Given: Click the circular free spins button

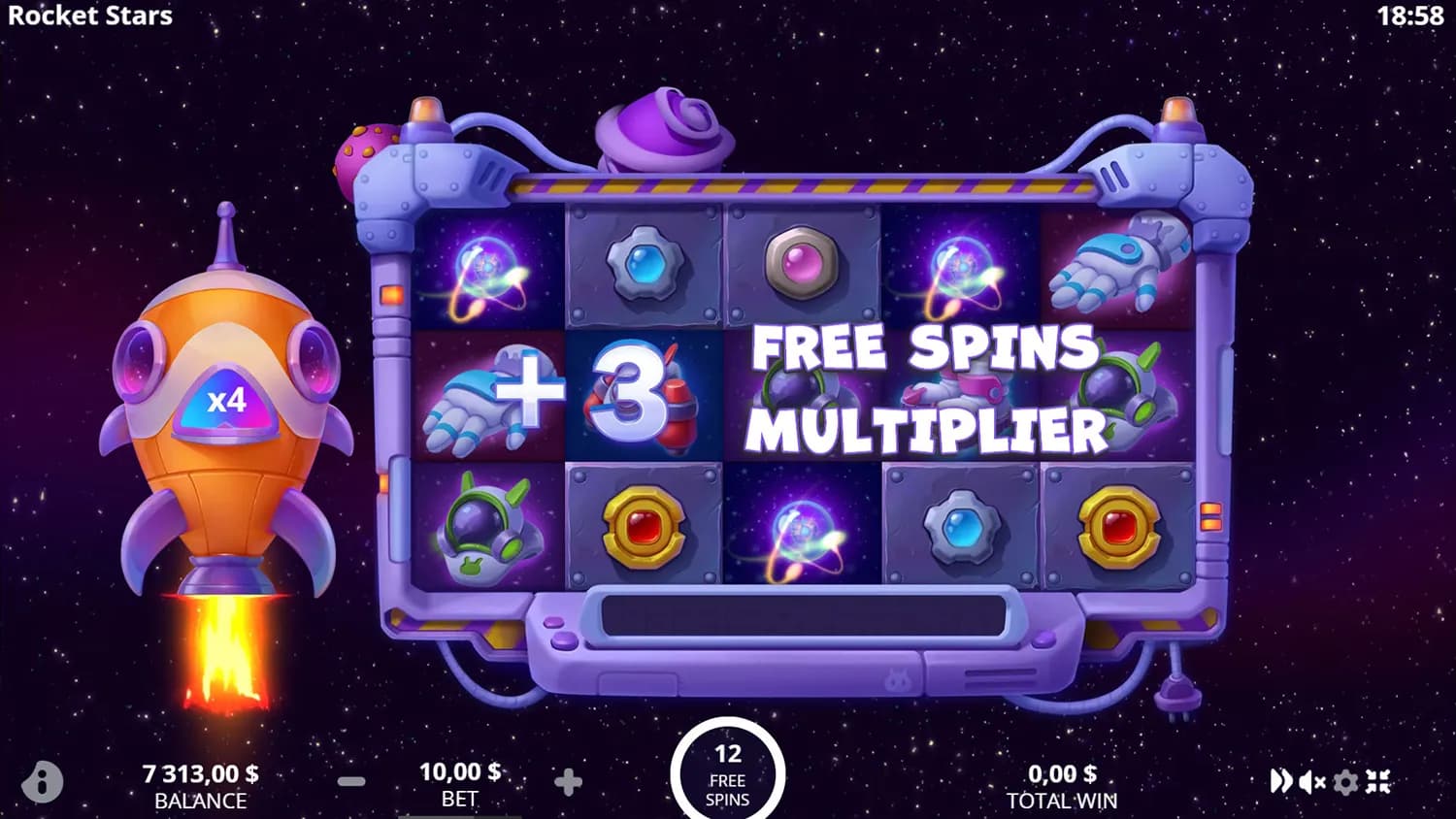Looking at the screenshot, I should coord(727,774).
